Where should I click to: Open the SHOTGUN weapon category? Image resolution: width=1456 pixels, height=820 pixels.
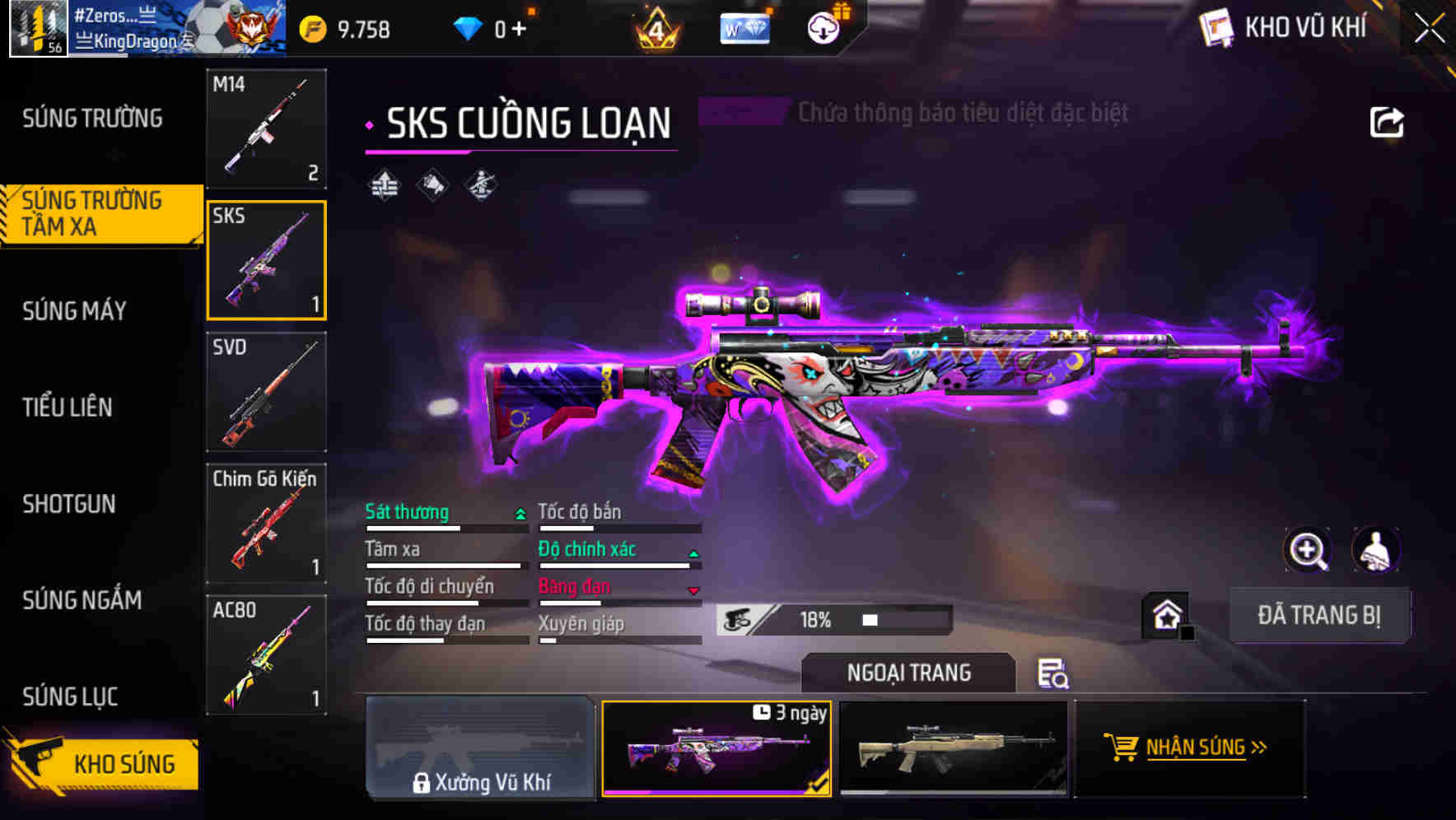tap(69, 504)
